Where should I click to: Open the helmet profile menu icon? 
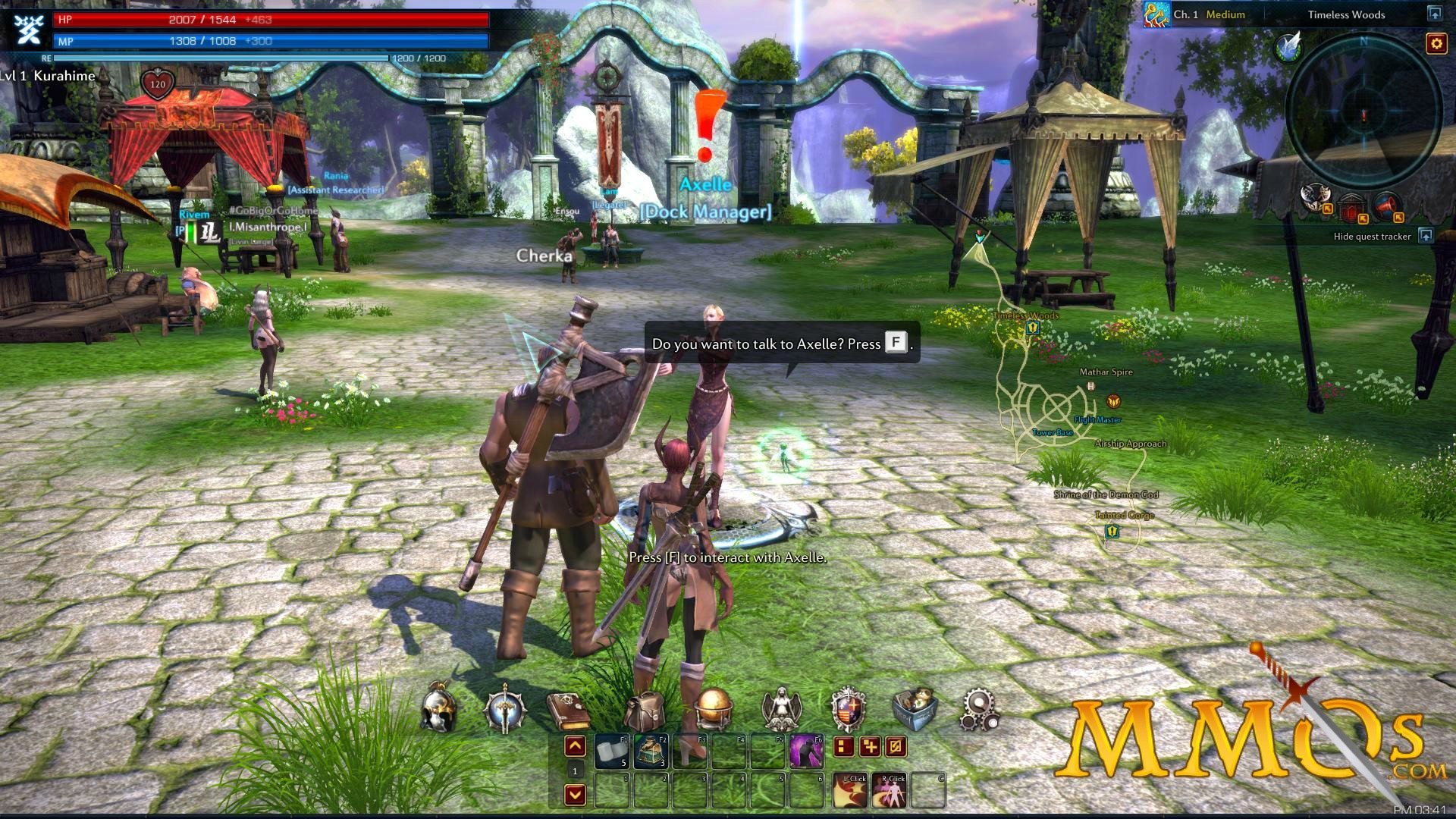(439, 708)
